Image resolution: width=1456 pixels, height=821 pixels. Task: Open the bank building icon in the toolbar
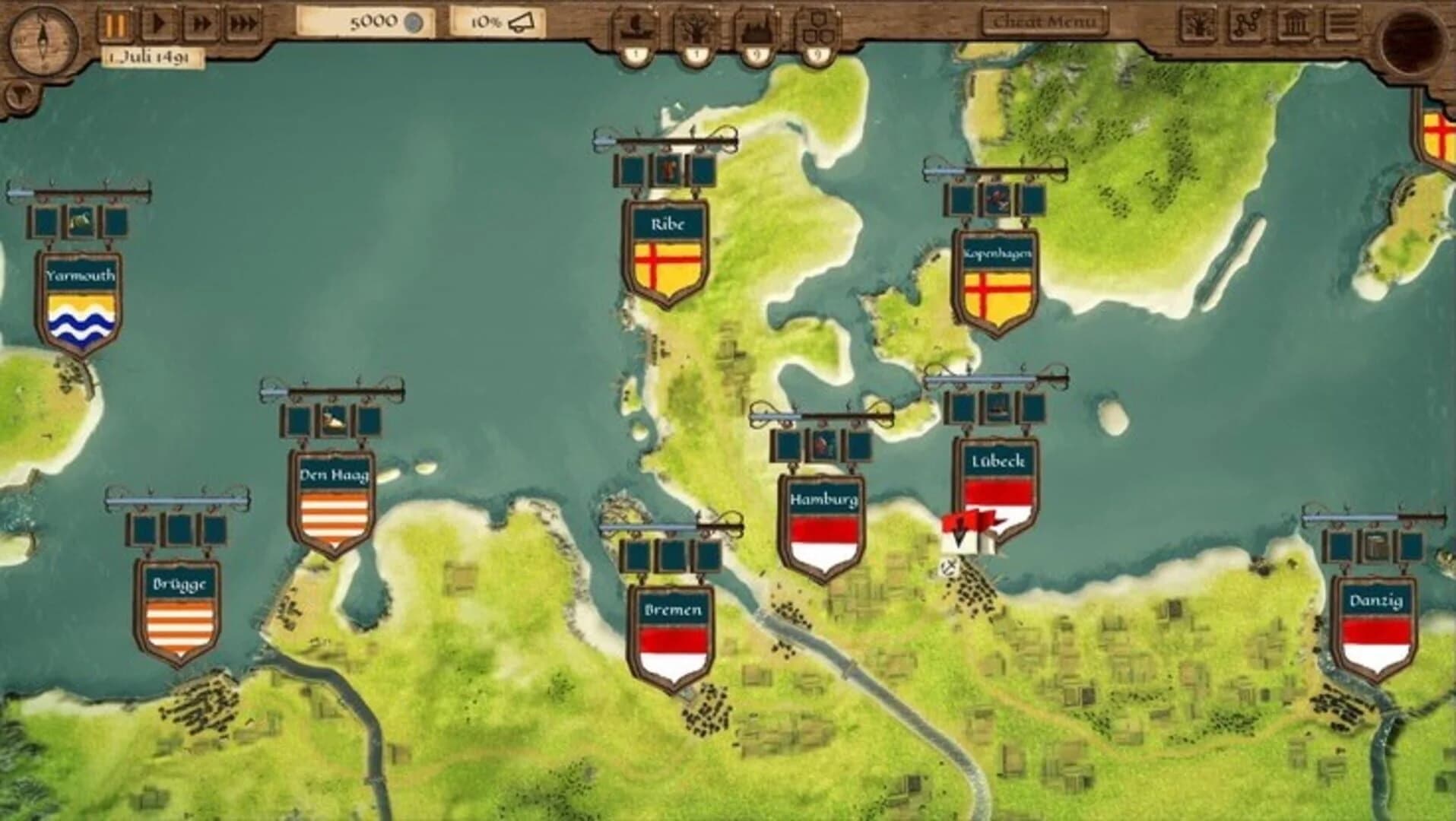[1296, 21]
